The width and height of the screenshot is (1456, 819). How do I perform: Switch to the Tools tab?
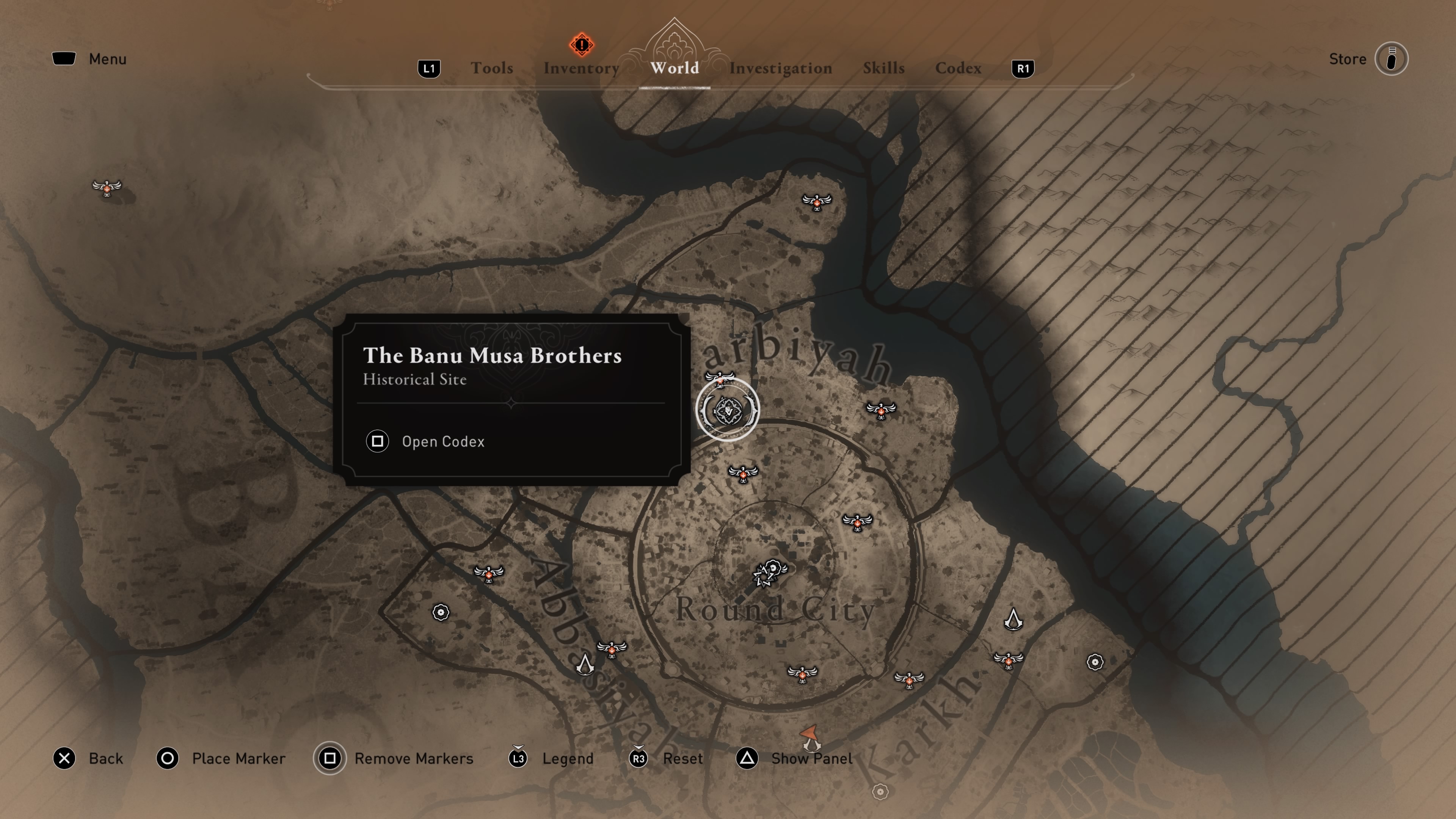492,68
